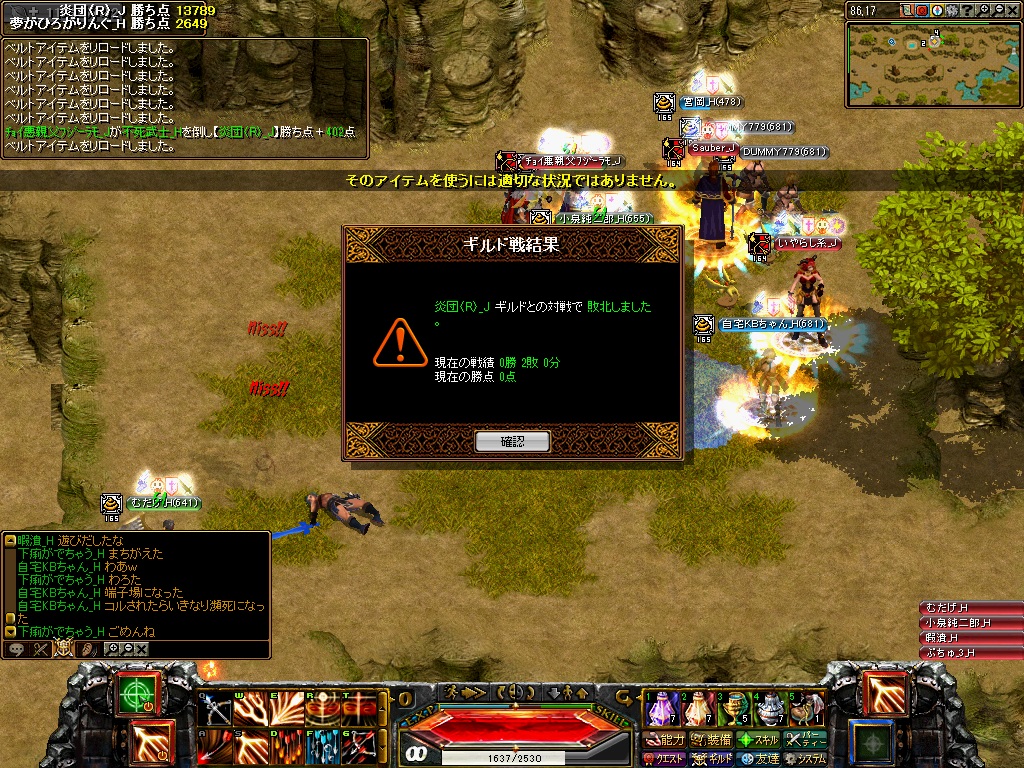Open the クエスト (quest) menu

(664, 759)
